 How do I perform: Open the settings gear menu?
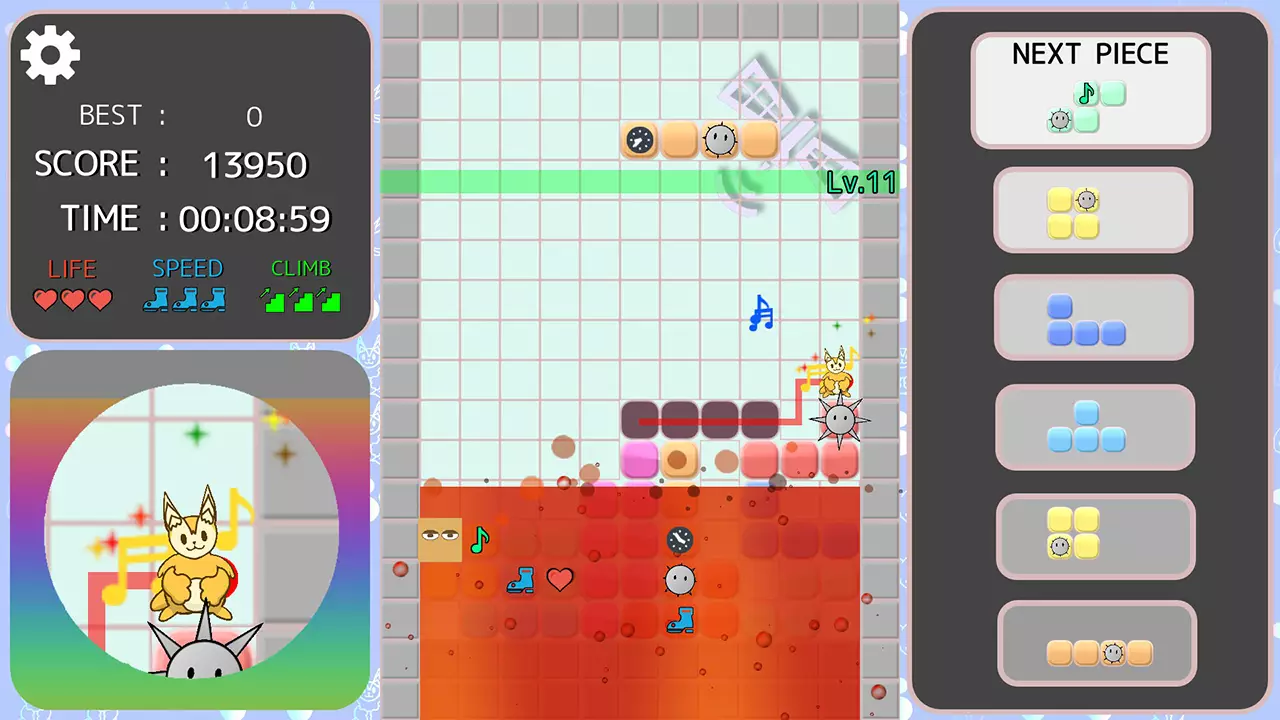[x=49, y=55]
